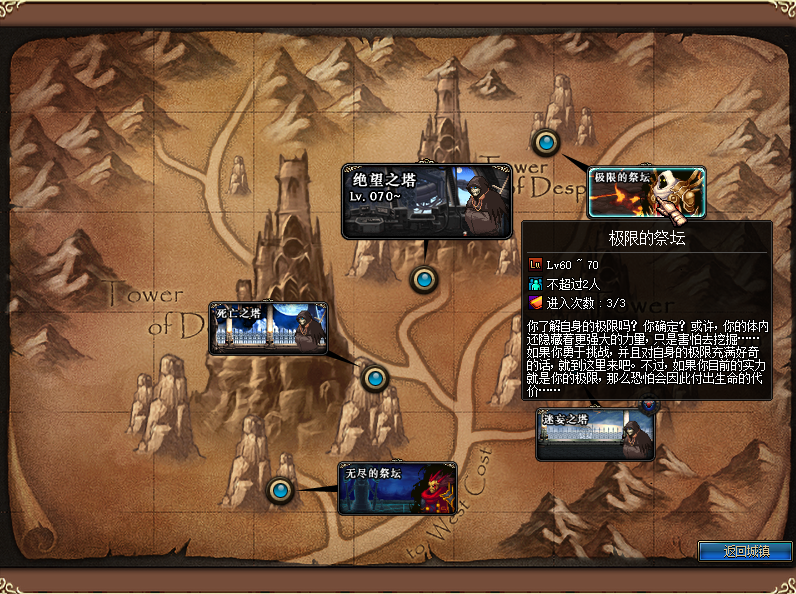The height and width of the screenshot is (594, 796).
Task: Click the 返回城镇 button
Action: (745, 551)
